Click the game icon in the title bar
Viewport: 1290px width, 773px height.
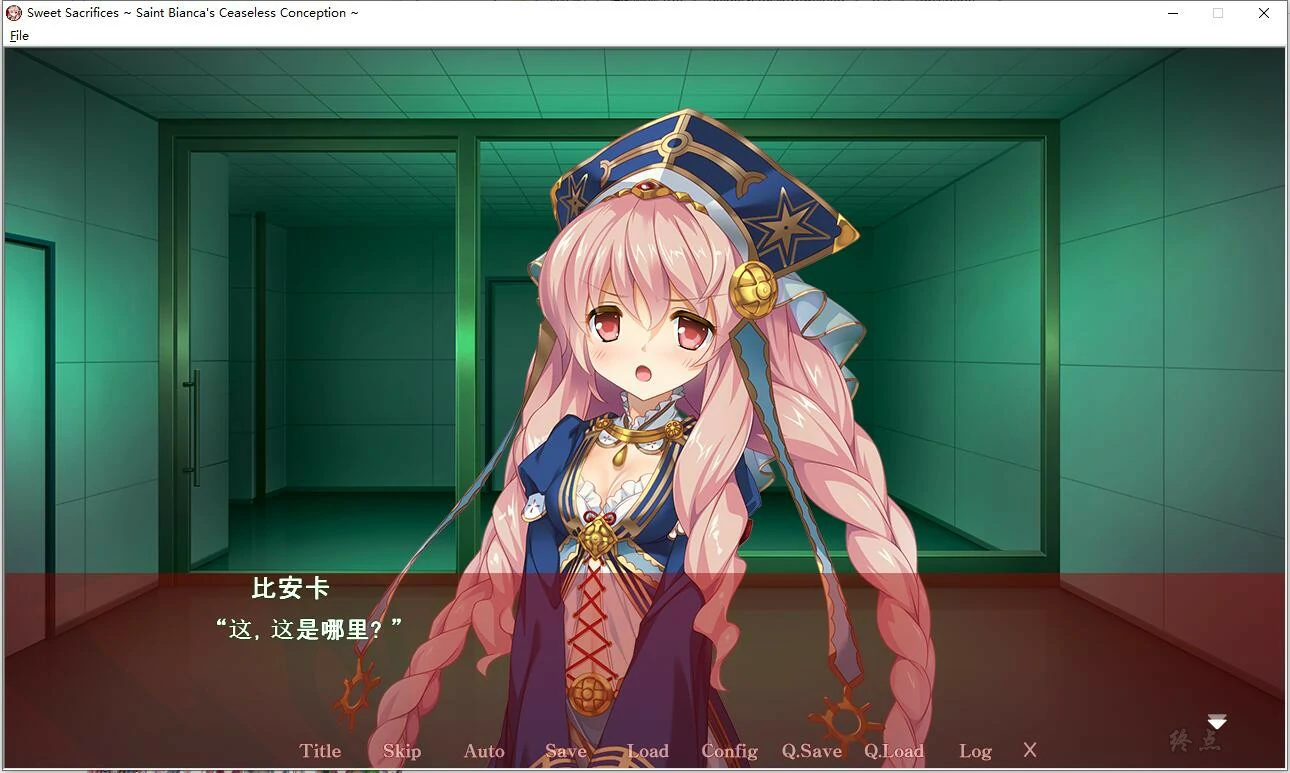pos(13,12)
